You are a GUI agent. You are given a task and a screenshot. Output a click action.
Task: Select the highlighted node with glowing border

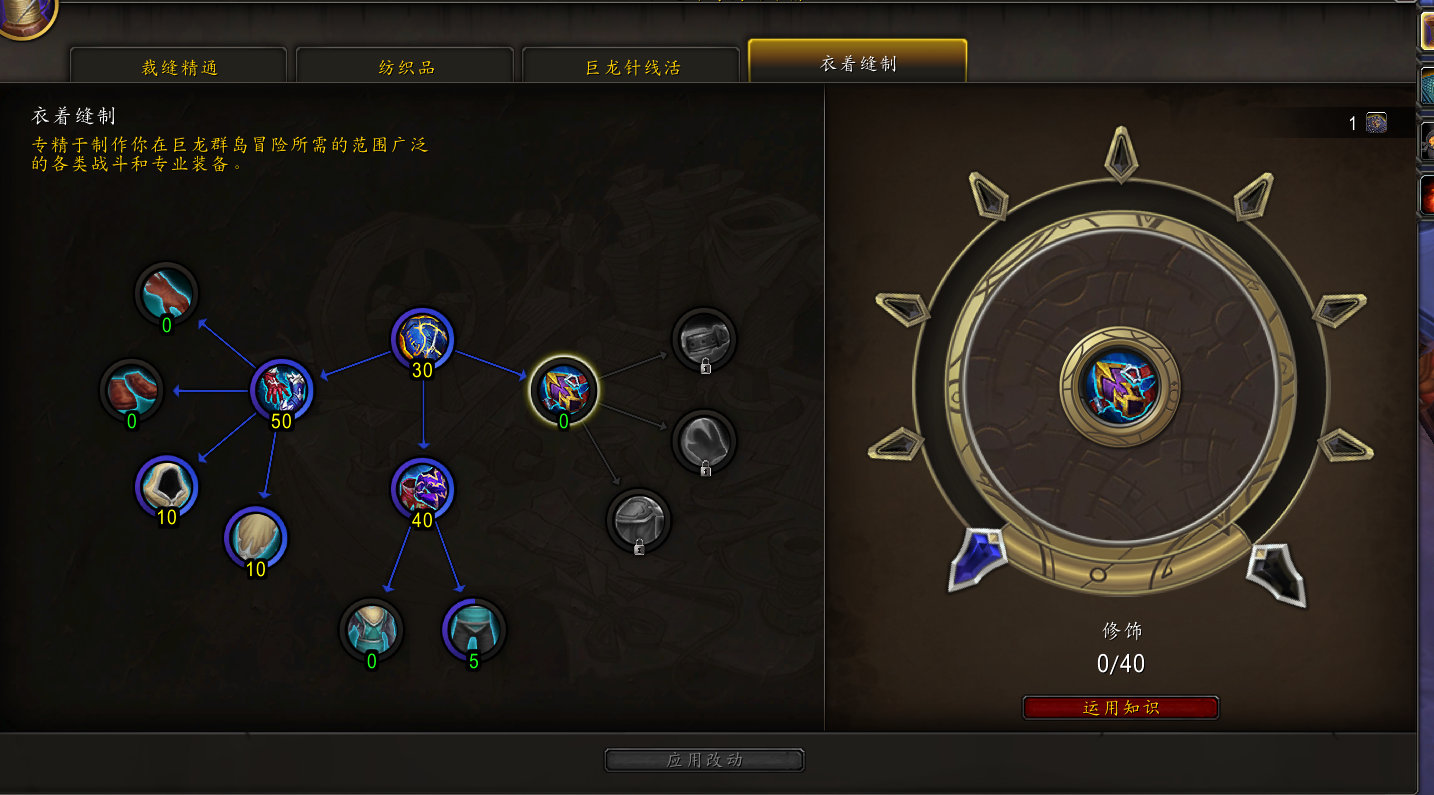(564, 389)
